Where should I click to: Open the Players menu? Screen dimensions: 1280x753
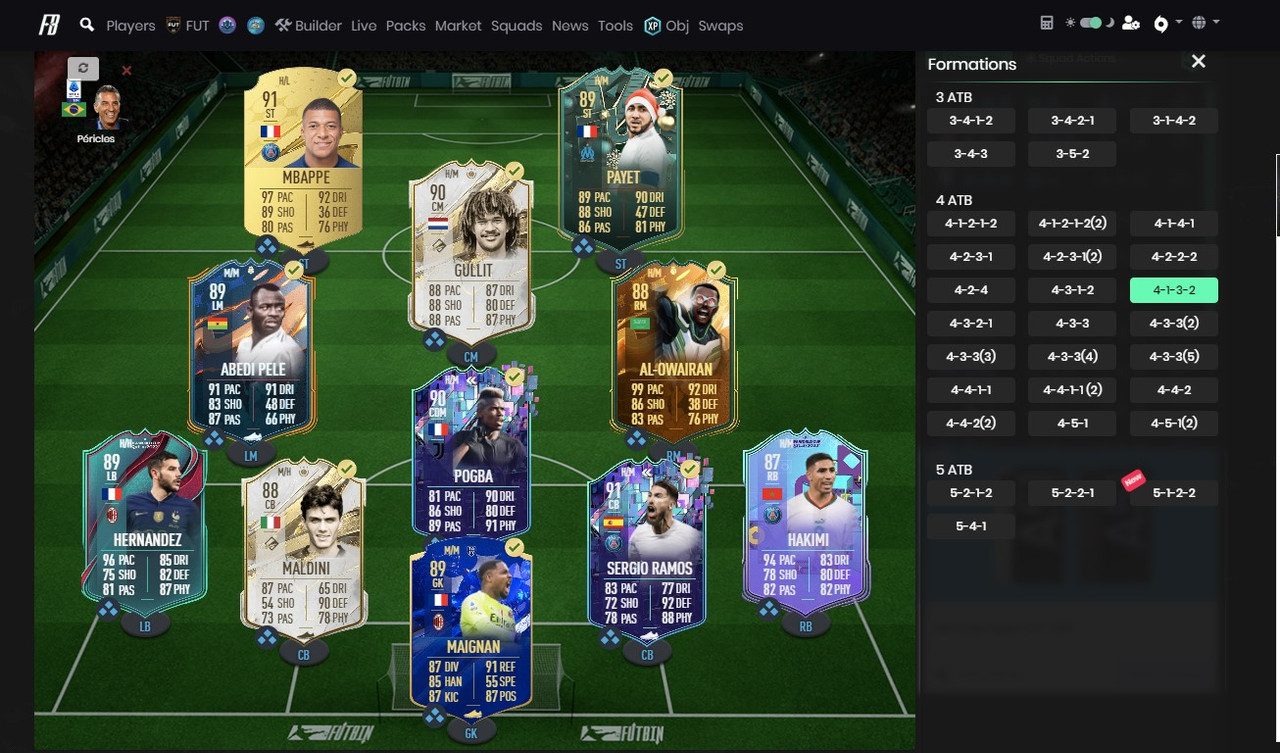click(130, 26)
